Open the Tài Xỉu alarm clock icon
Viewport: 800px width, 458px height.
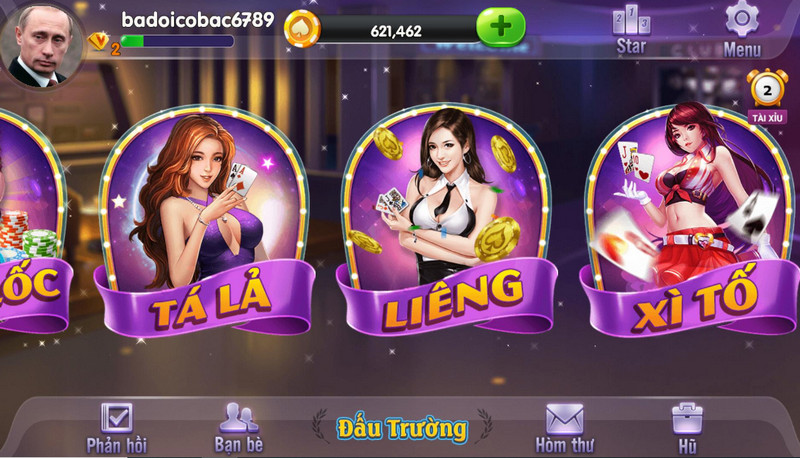pos(767,95)
